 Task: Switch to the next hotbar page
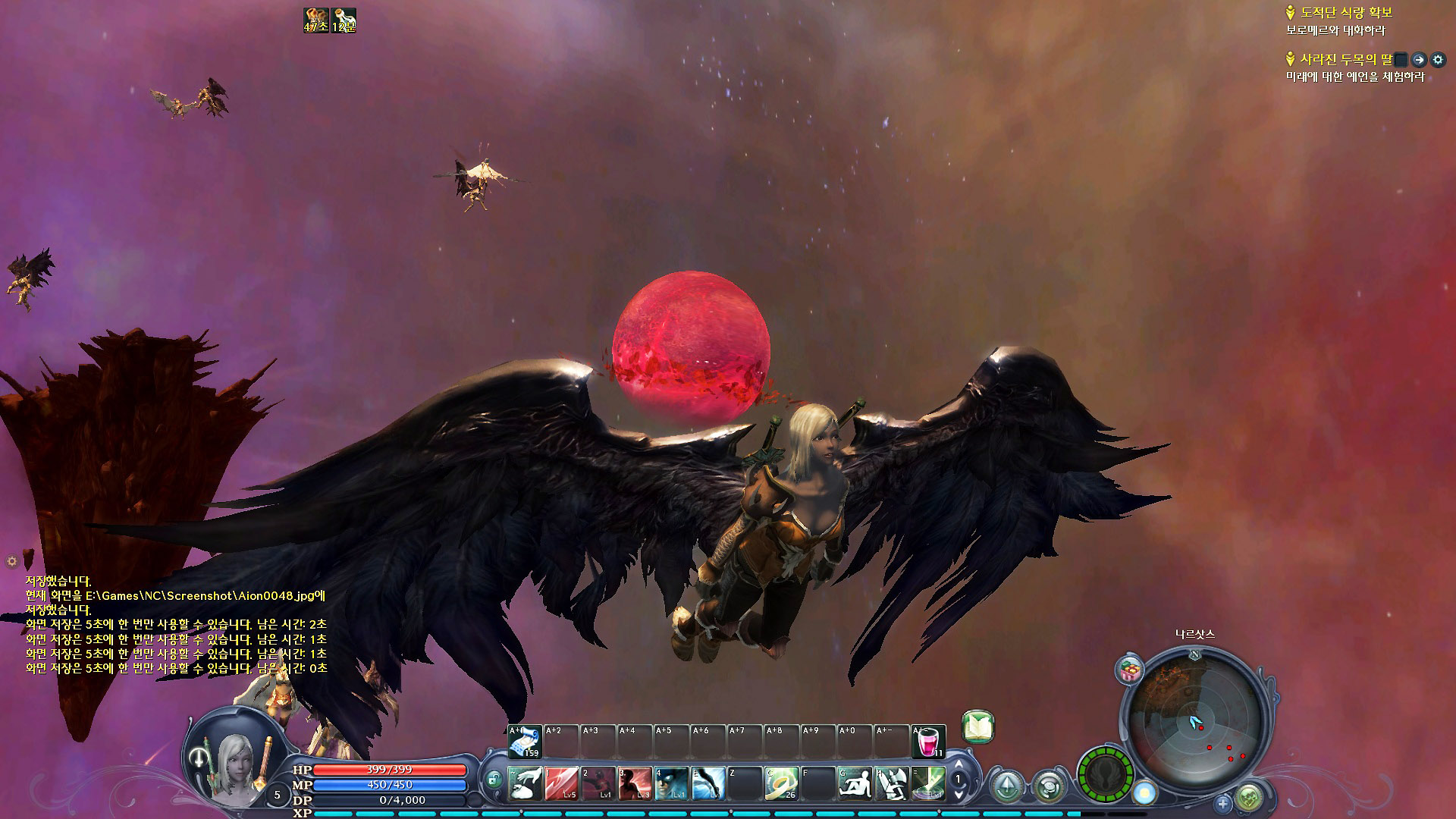coord(959,794)
